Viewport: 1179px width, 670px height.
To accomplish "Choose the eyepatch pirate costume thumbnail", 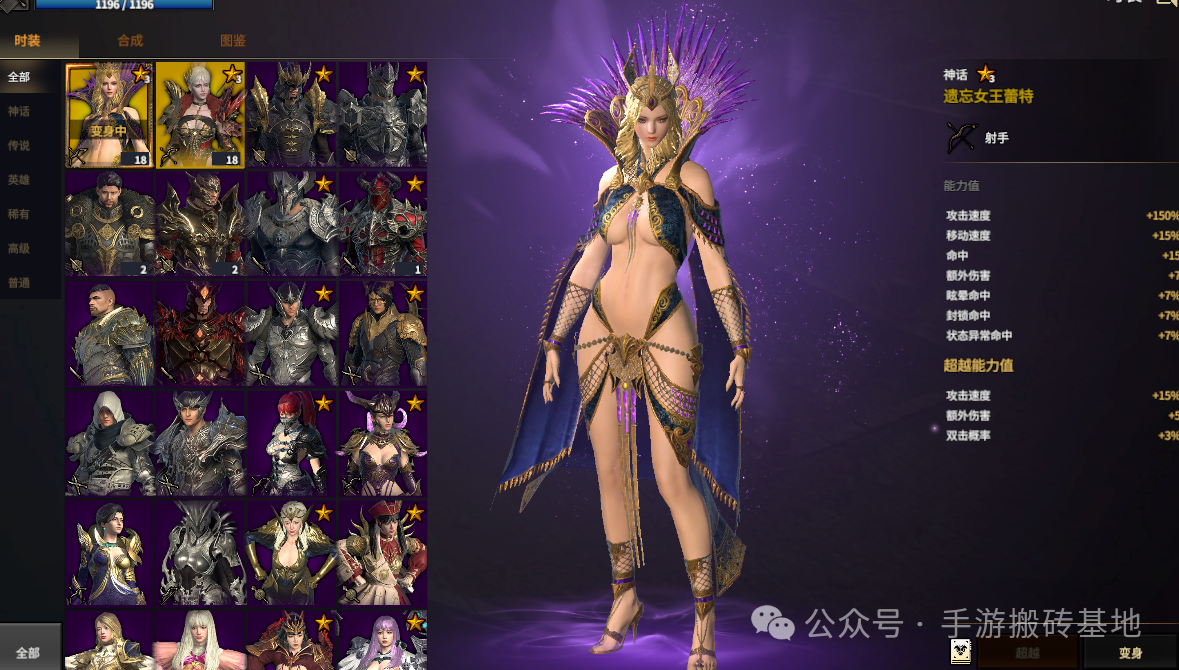I will coord(382,552).
